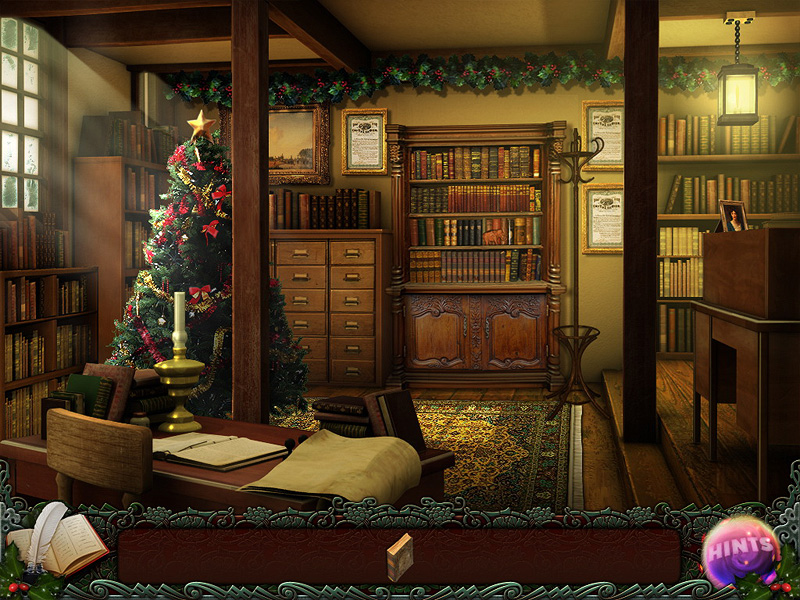Select the small book in the inventory bar
Viewport: 800px width, 600px height.
pyautogui.click(x=399, y=557)
